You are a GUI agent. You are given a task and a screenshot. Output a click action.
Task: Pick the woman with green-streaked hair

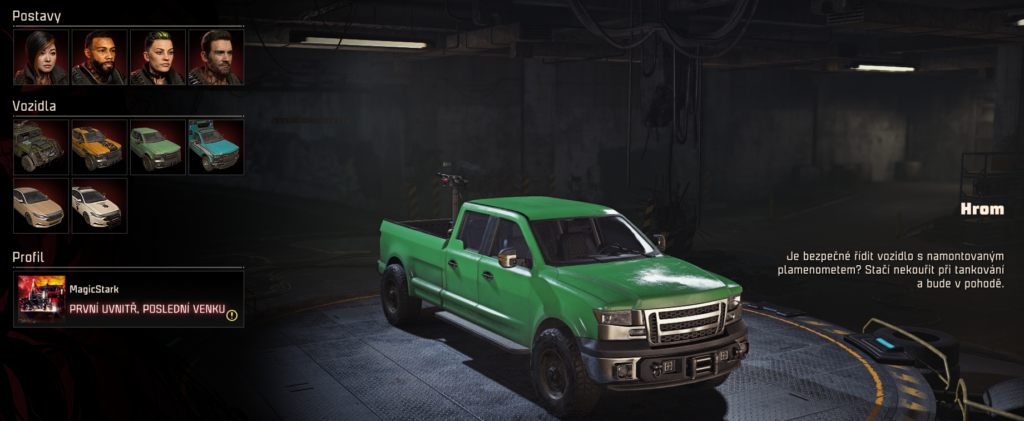coord(157,57)
